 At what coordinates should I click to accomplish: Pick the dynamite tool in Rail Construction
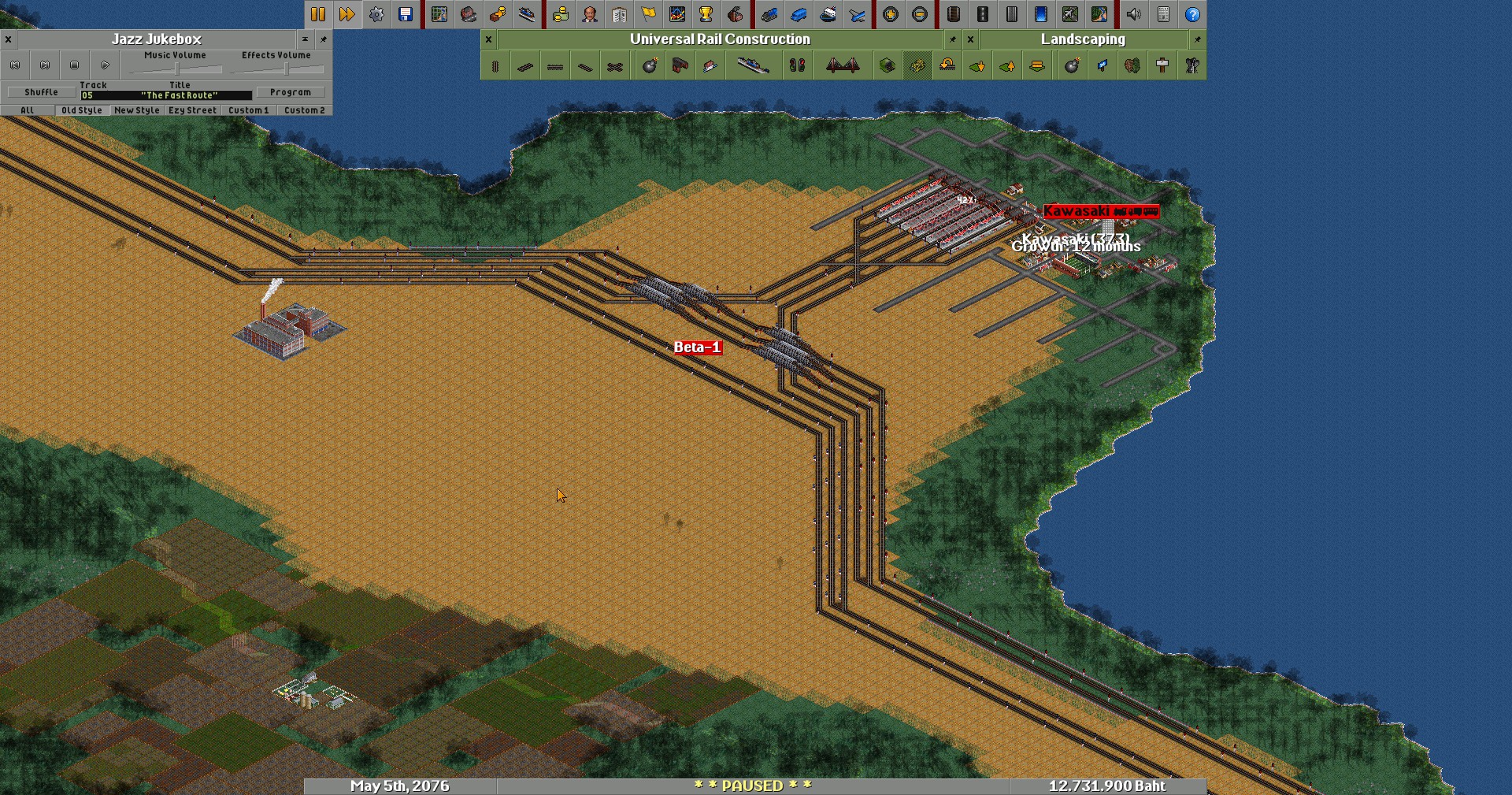coord(650,66)
